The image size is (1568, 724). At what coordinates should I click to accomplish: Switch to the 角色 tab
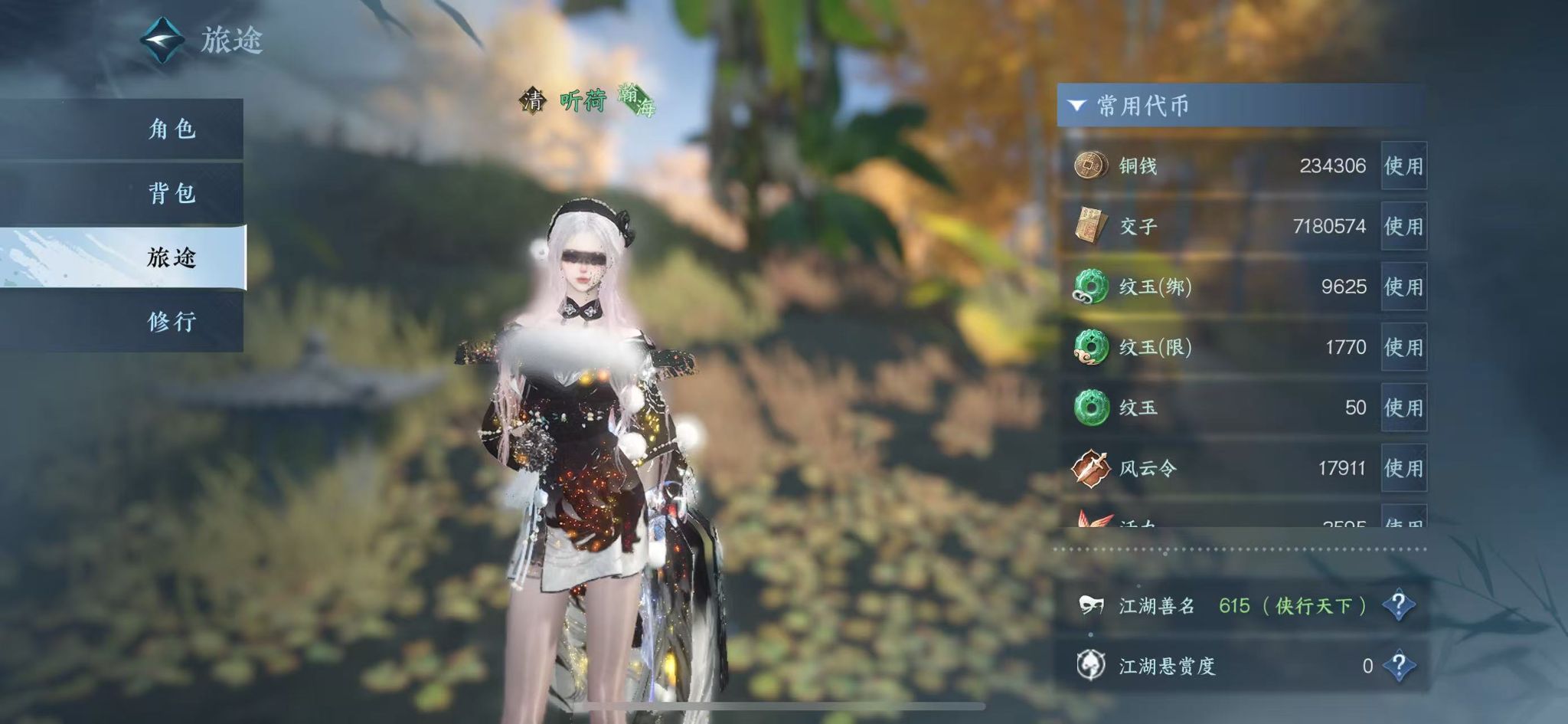click(x=171, y=129)
